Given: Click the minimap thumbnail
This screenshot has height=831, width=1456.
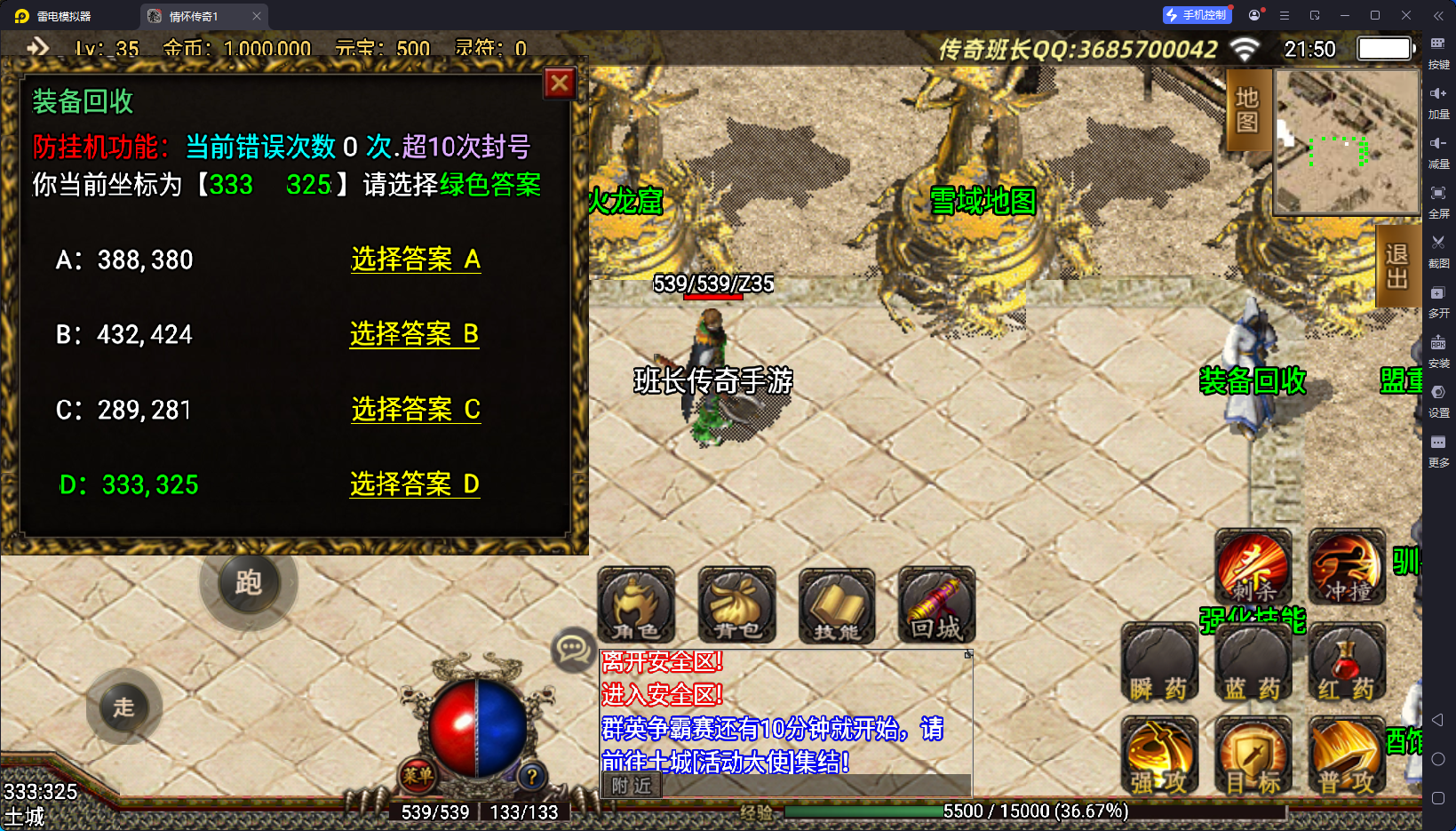Looking at the screenshot, I should tap(1347, 142).
